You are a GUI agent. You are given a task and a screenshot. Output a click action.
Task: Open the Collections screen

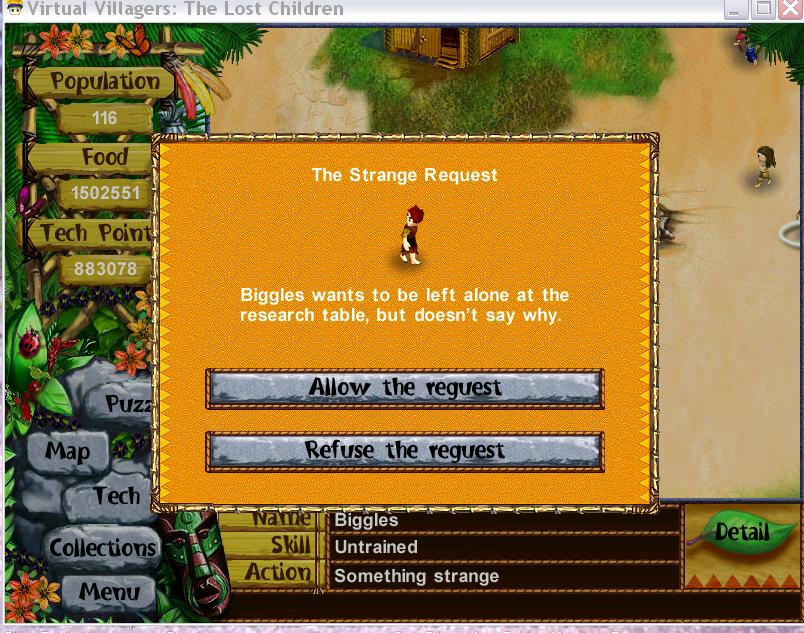103,548
